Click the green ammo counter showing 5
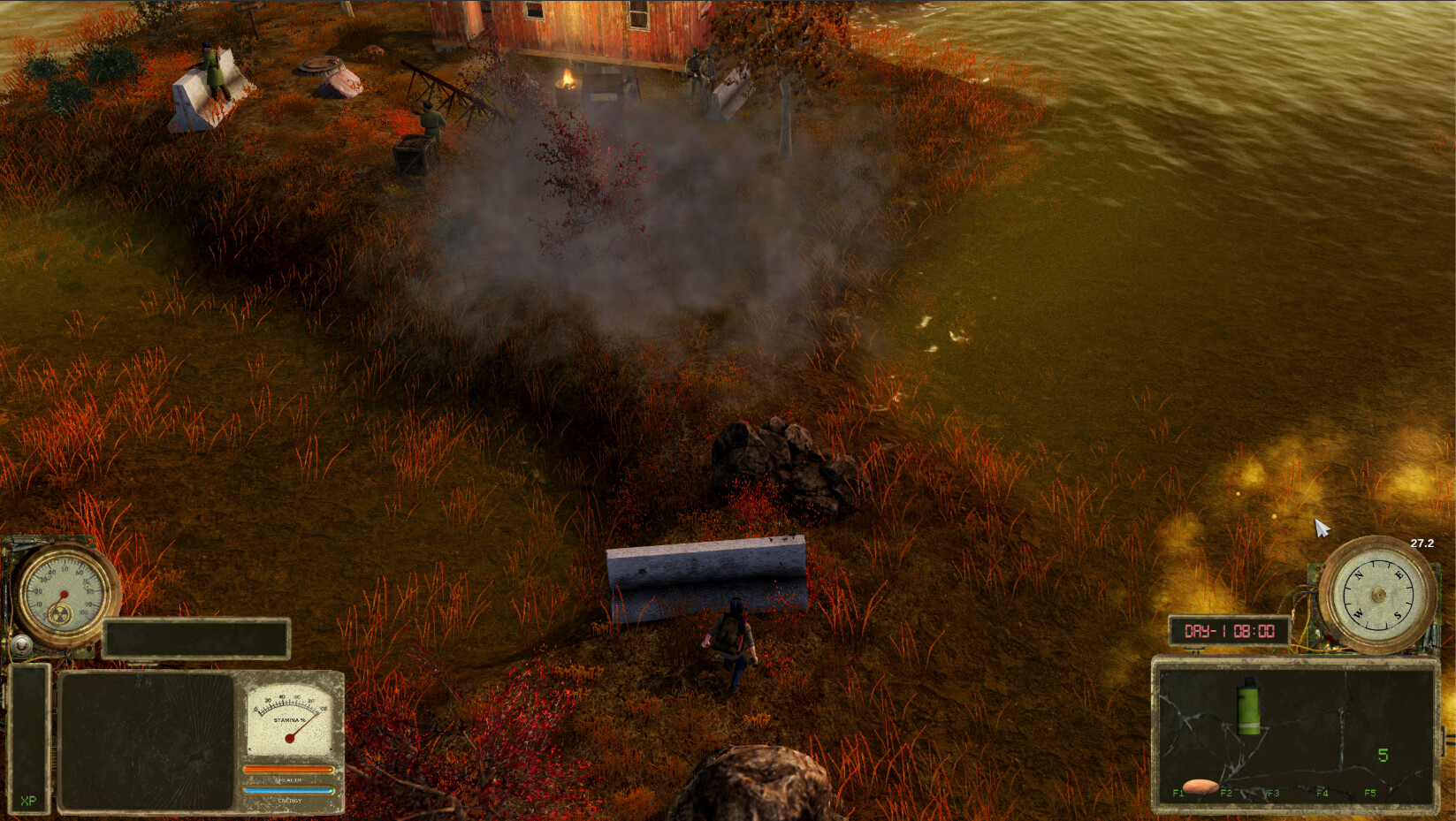 [1384, 755]
